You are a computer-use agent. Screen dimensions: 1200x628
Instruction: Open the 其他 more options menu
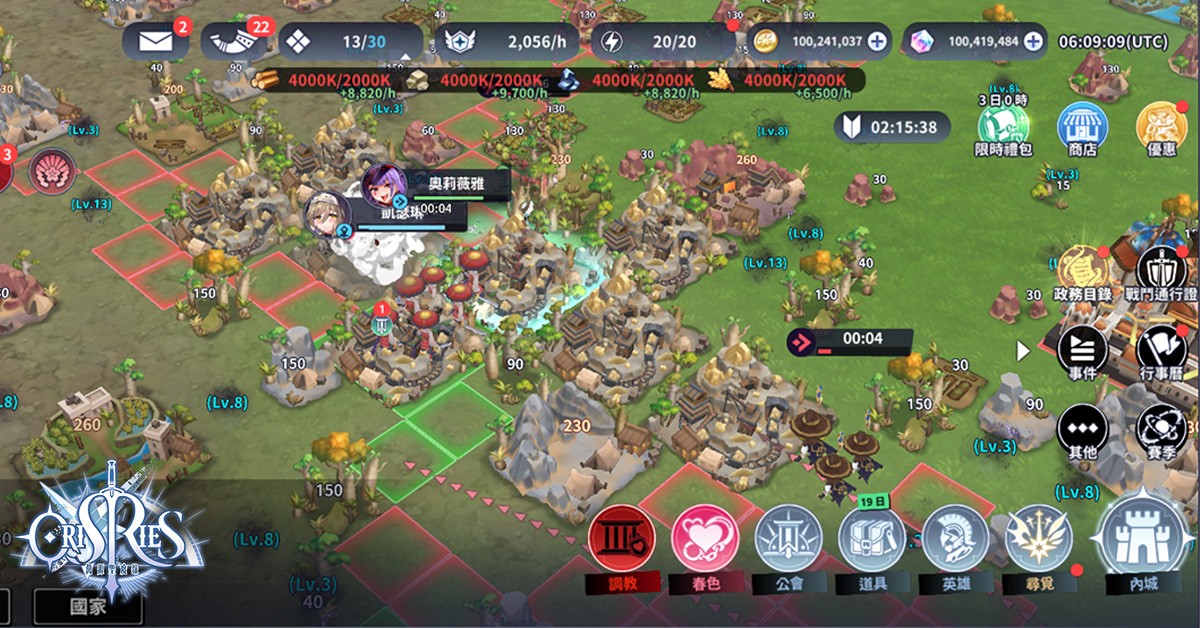pyautogui.click(x=1082, y=429)
